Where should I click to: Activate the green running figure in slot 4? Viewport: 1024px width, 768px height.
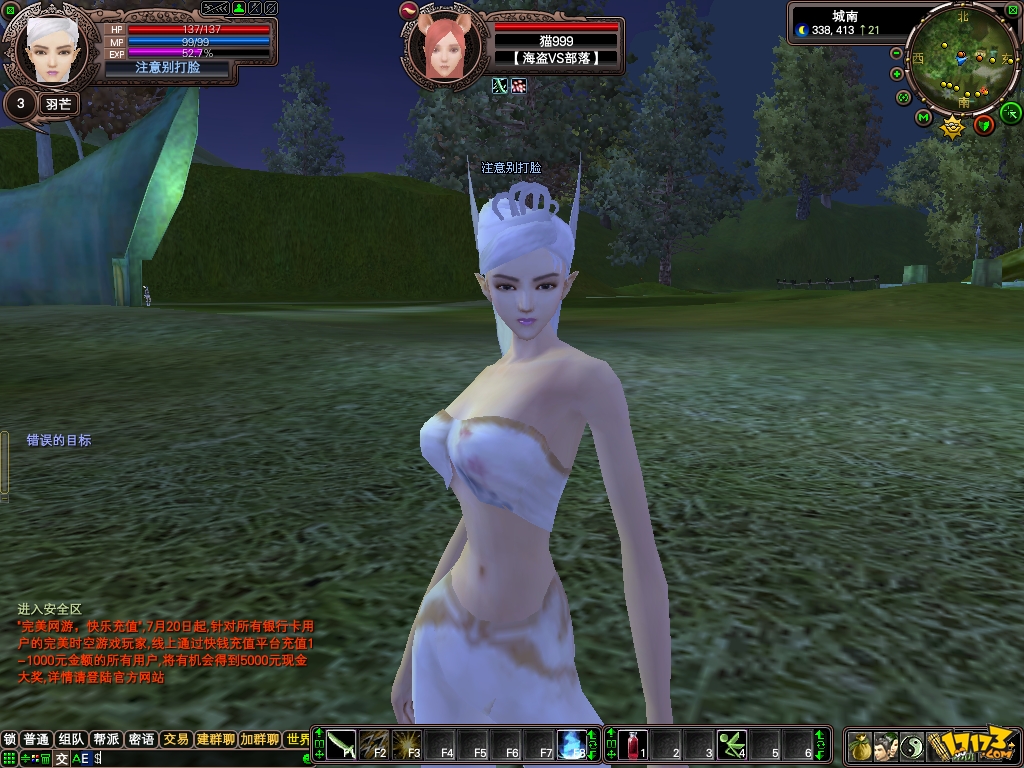coord(732,745)
